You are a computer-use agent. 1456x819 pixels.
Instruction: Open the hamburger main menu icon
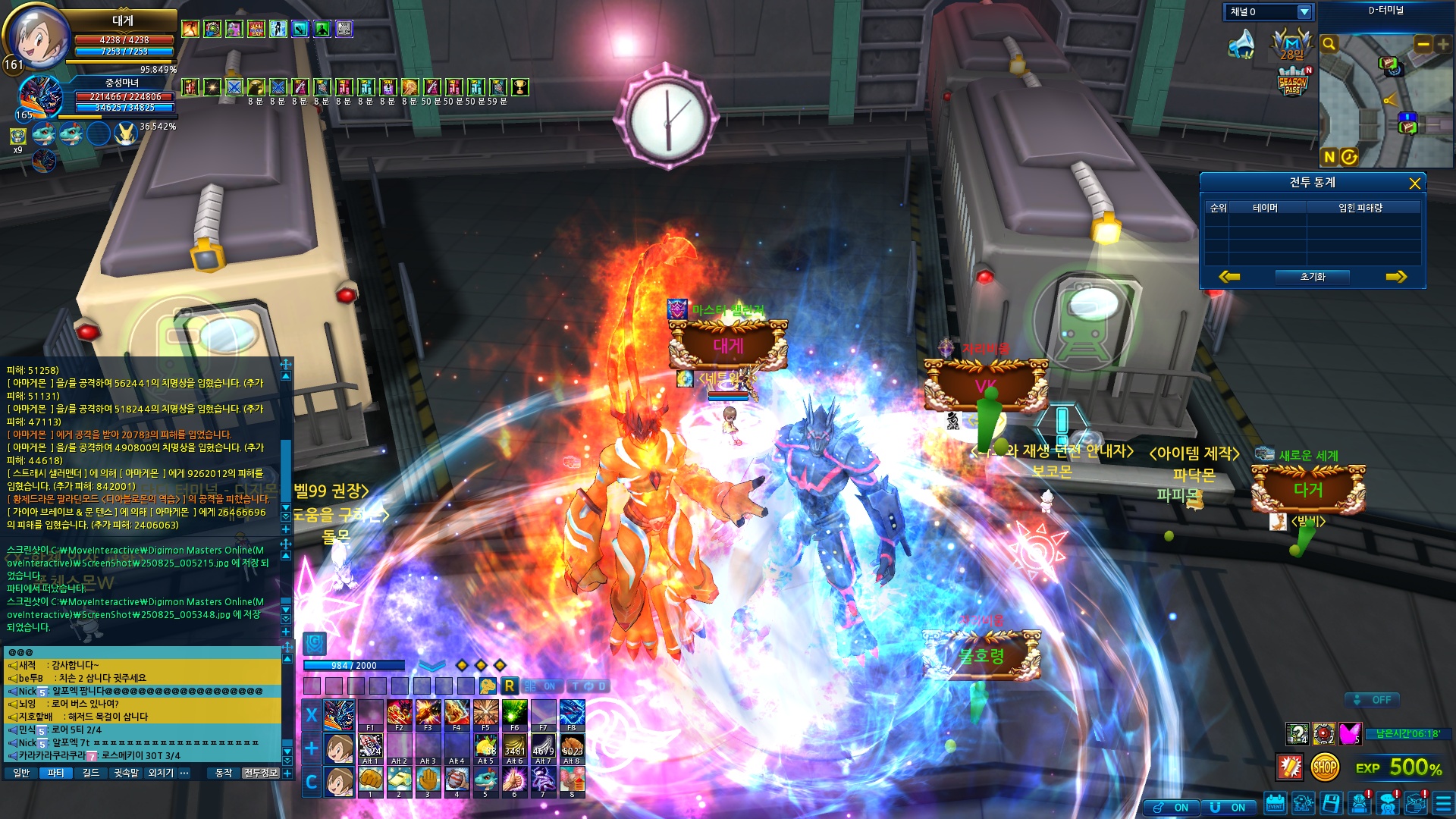(x=1443, y=803)
